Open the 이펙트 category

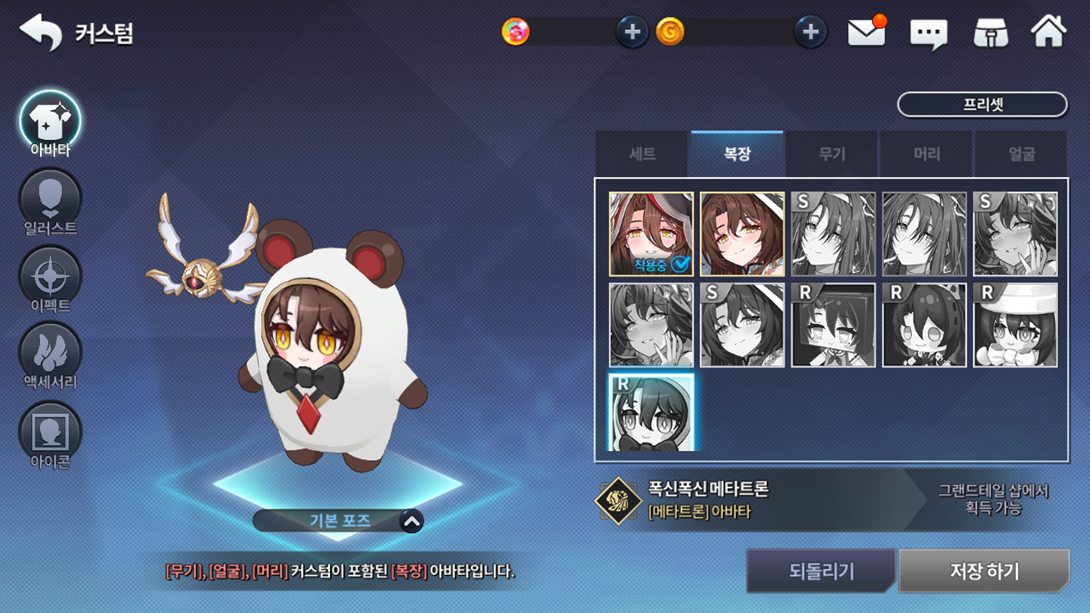click(50, 278)
